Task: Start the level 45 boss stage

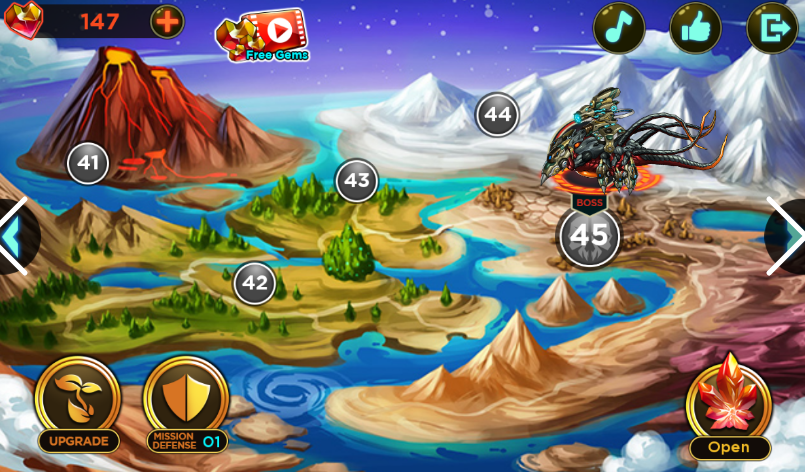Action: [589, 236]
